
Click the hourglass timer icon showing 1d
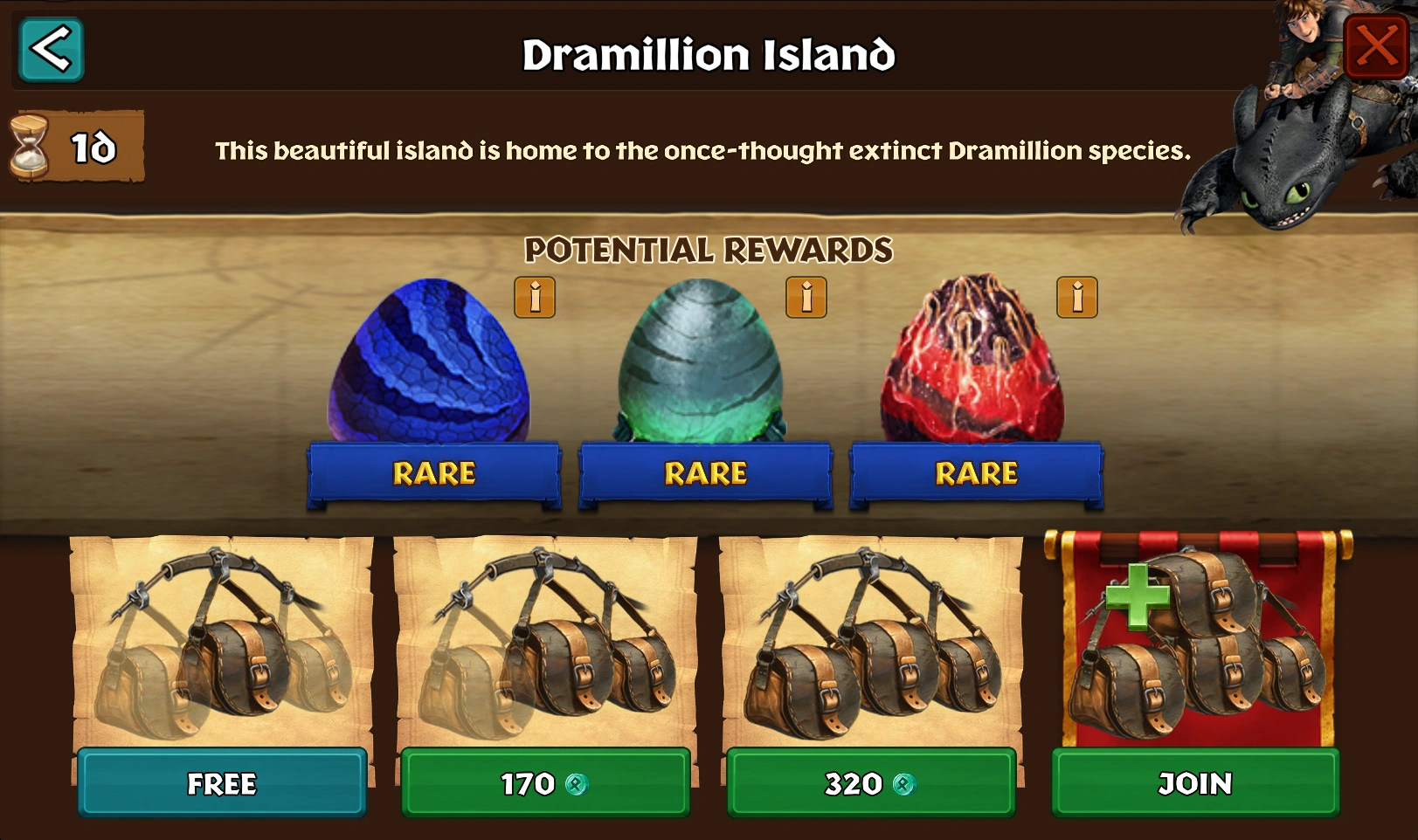point(35,144)
